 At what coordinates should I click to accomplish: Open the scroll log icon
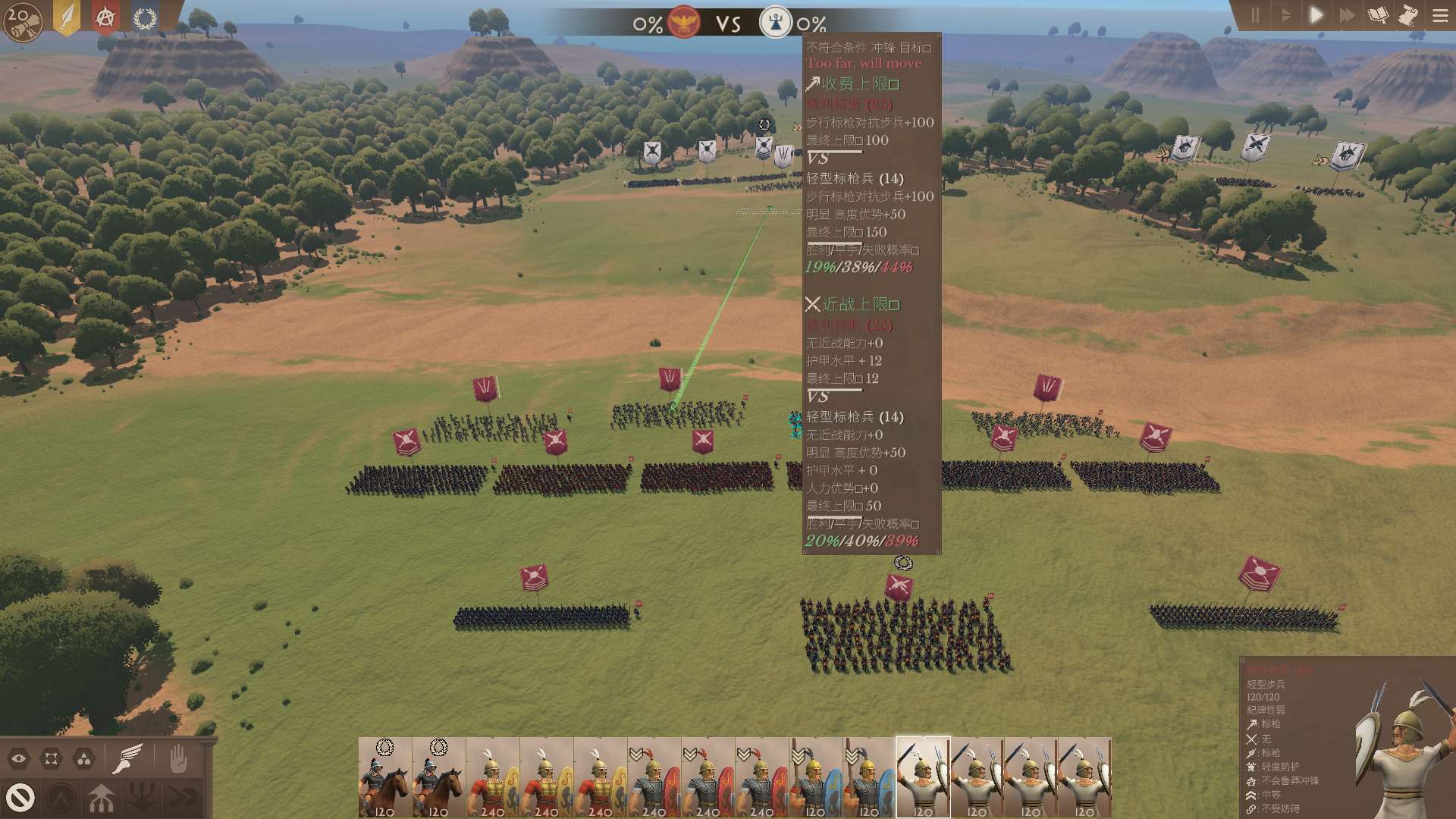[1408, 15]
